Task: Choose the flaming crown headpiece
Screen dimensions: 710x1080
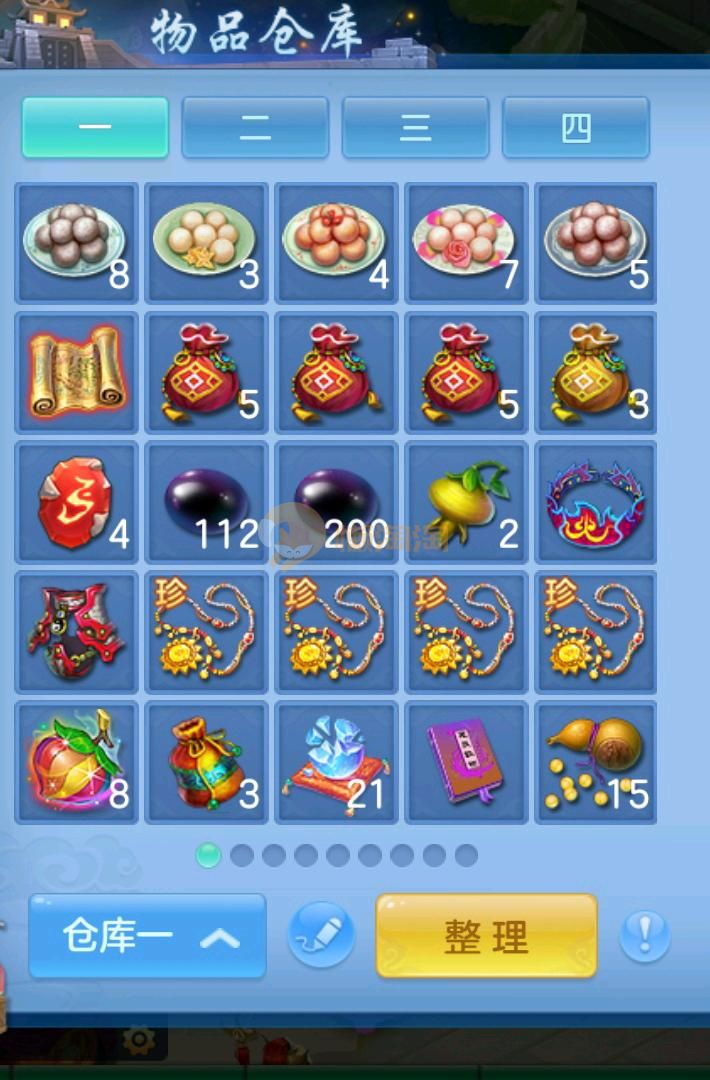Action: coord(596,502)
